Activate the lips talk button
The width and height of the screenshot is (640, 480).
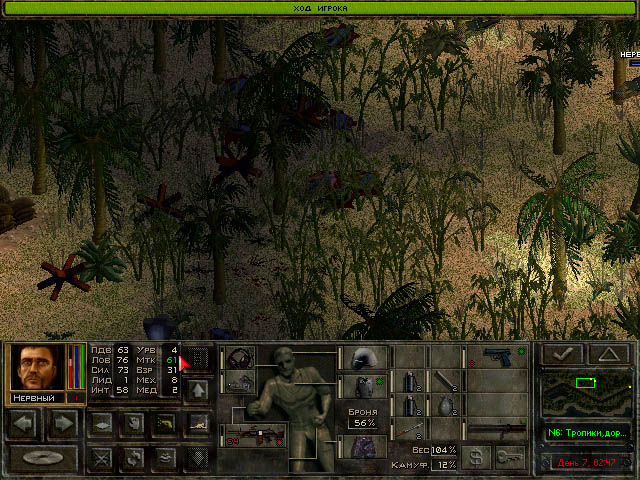pyautogui.click(x=165, y=458)
